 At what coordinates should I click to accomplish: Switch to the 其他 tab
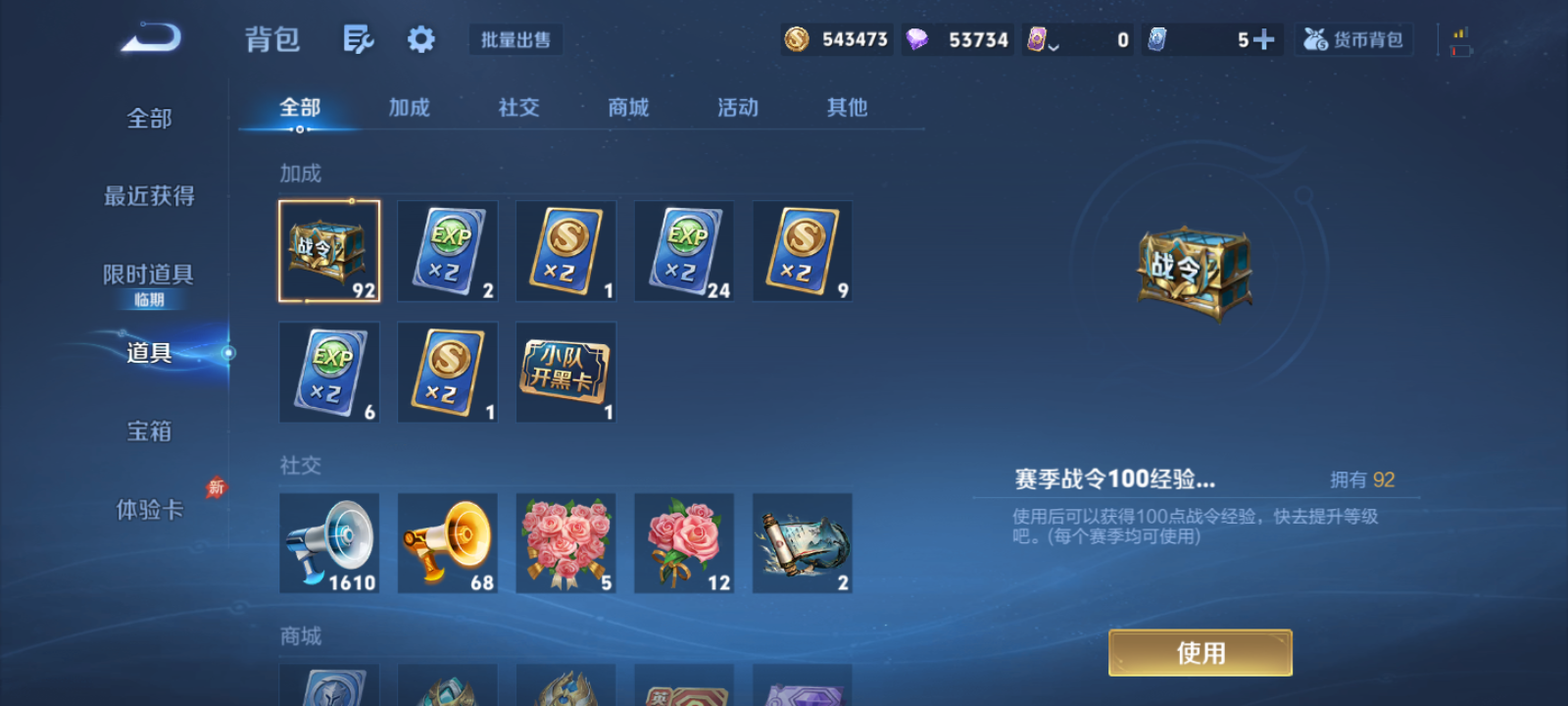[847, 108]
